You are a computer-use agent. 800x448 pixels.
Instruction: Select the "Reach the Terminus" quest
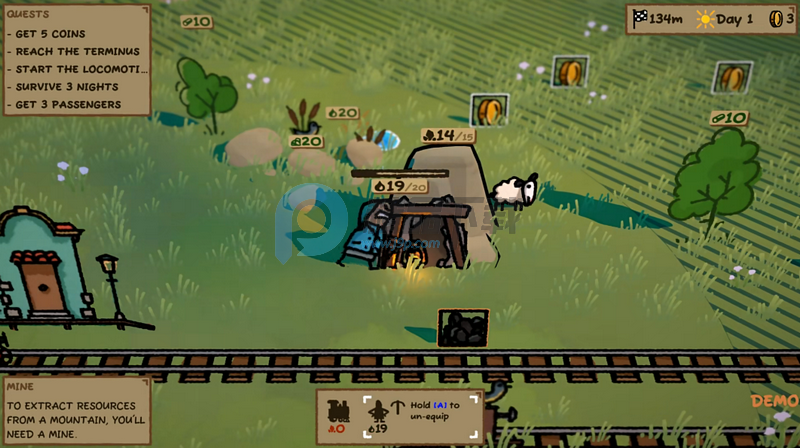(x=78, y=52)
